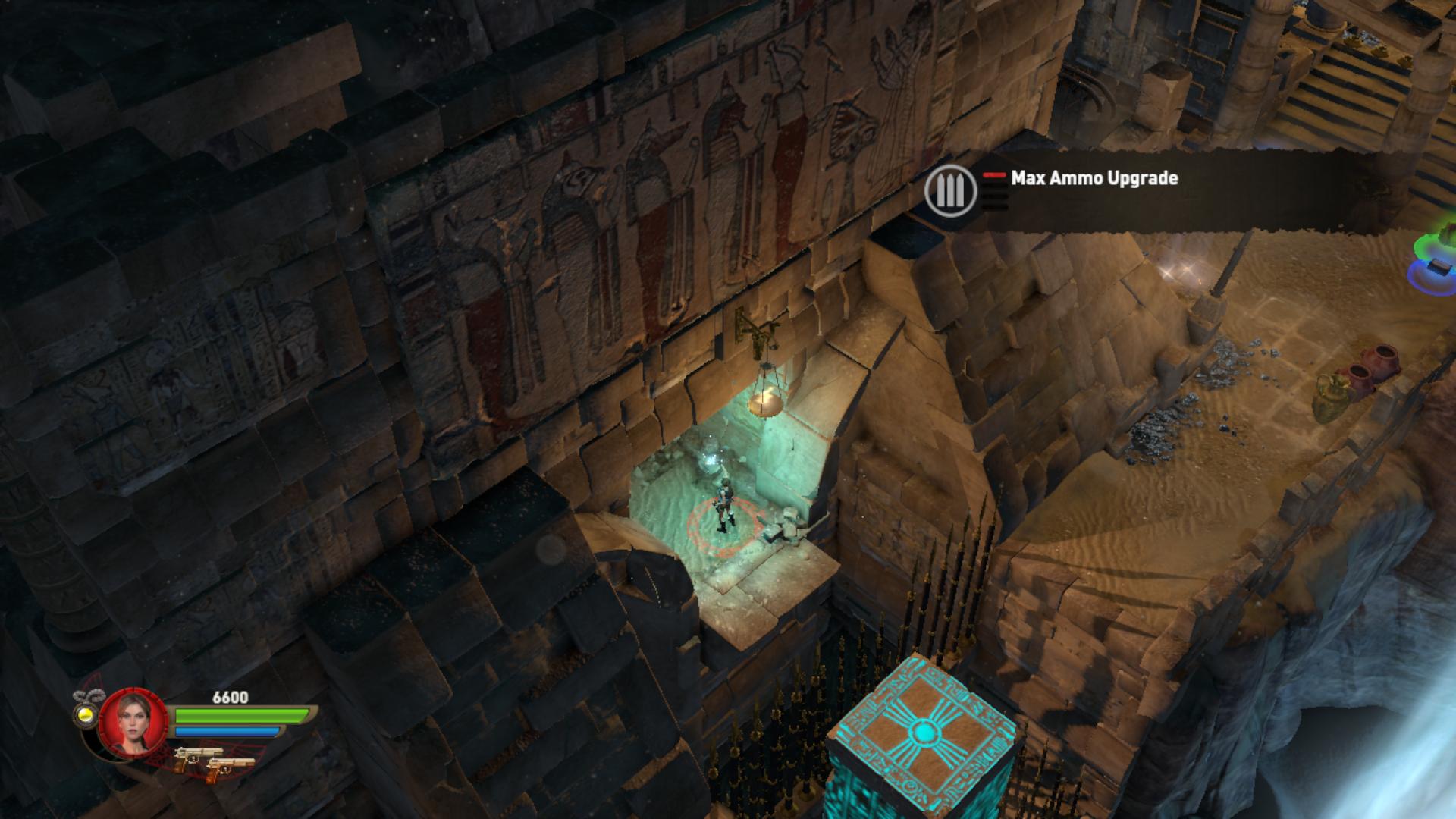The width and height of the screenshot is (1456, 819).
Task: Select the Max Ammo Upgrade notification text
Action: click(x=1094, y=178)
